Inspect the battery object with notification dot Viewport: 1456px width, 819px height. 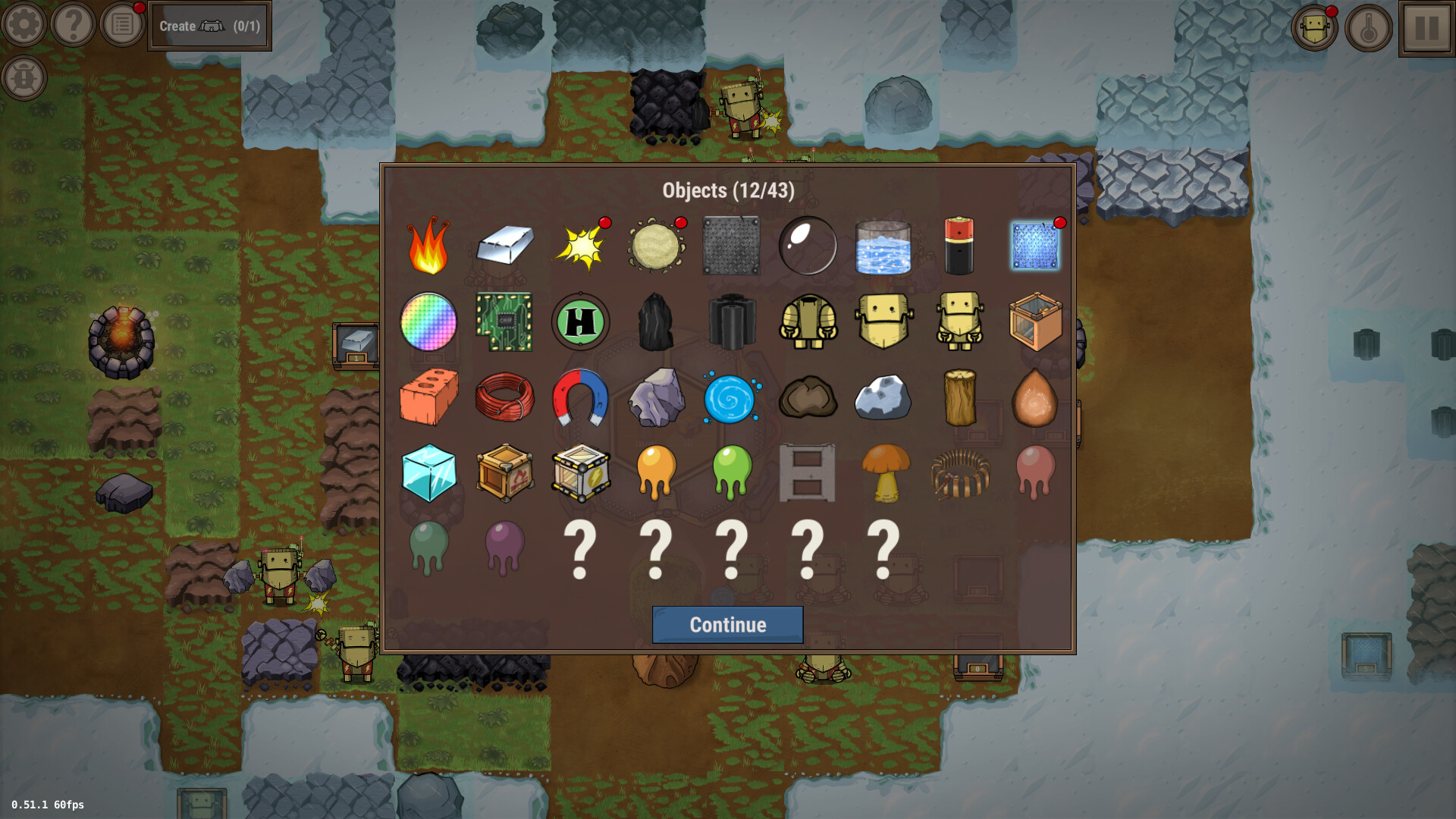coord(959,245)
